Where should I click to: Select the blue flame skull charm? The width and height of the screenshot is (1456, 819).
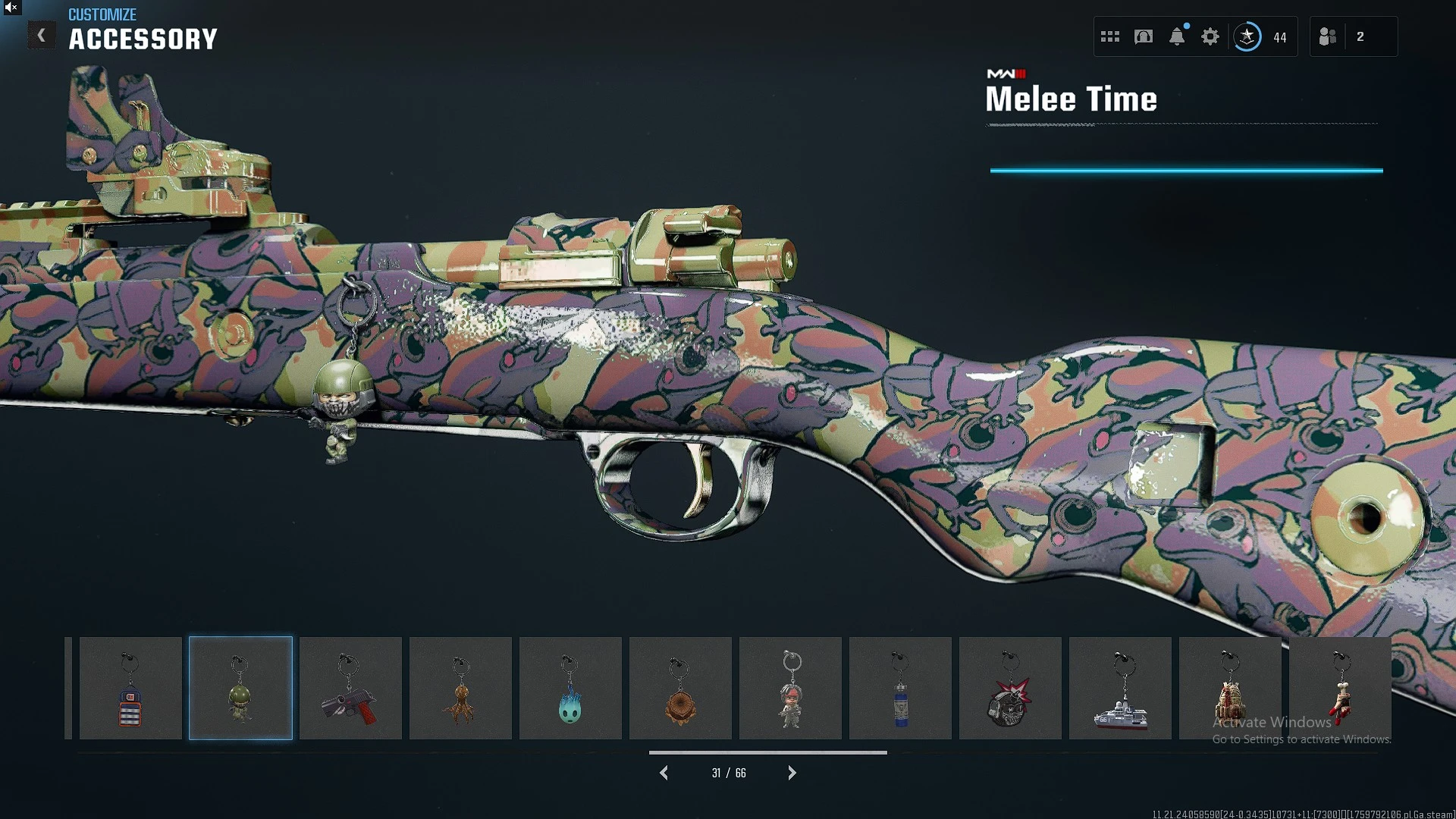click(570, 689)
